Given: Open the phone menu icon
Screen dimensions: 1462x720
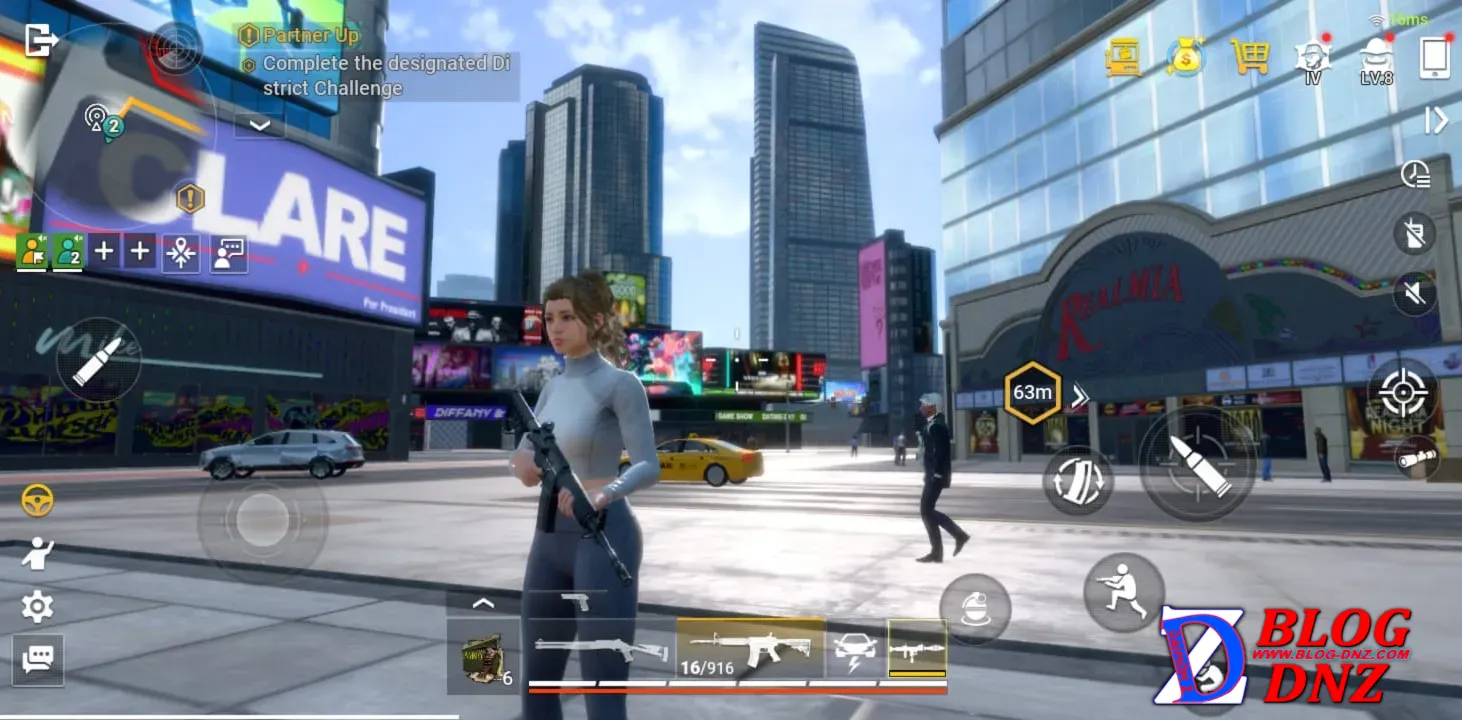Looking at the screenshot, I should point(1435,58).
